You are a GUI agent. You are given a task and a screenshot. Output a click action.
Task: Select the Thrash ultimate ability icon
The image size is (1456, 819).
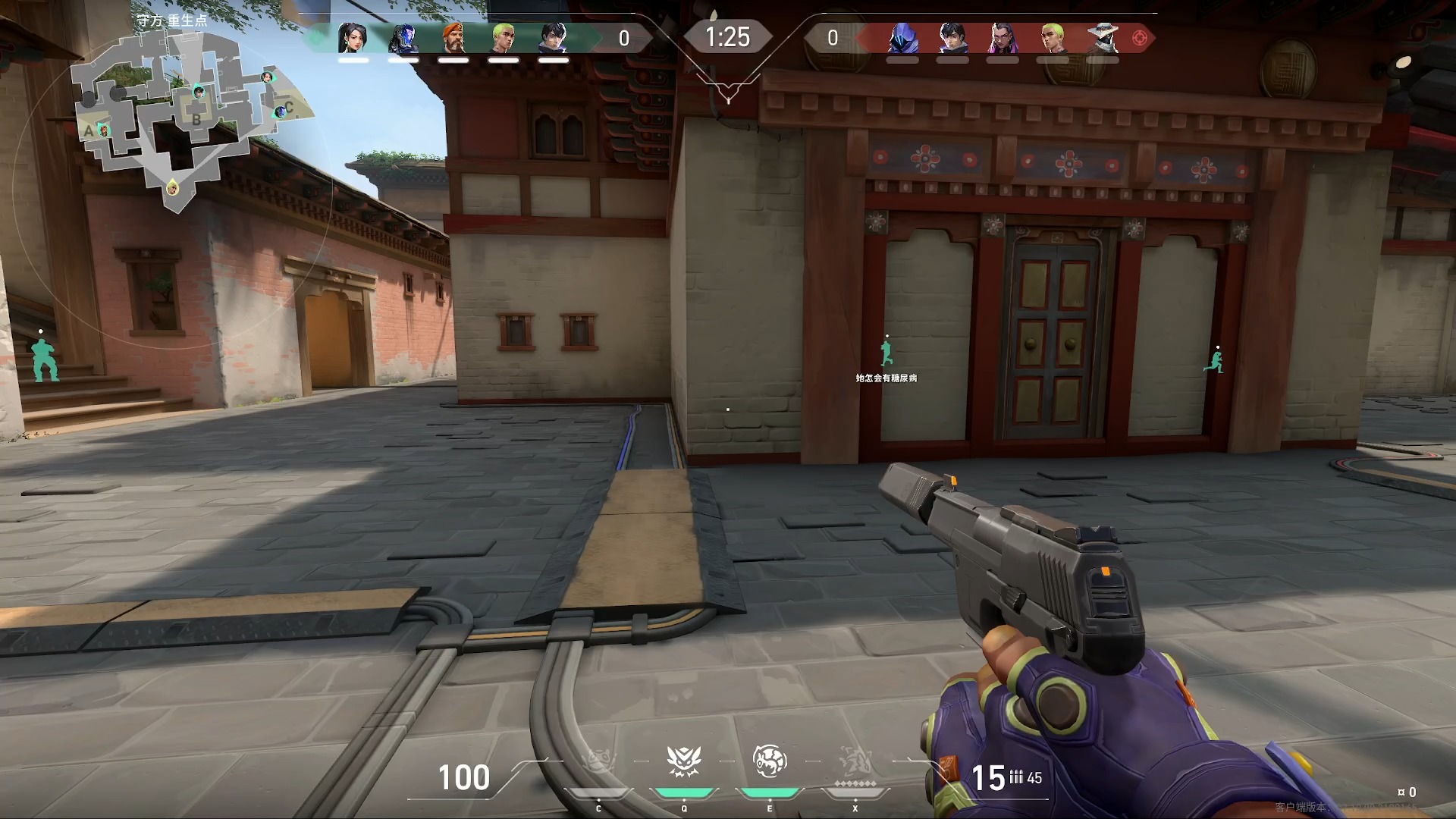[x=855, y=761]
